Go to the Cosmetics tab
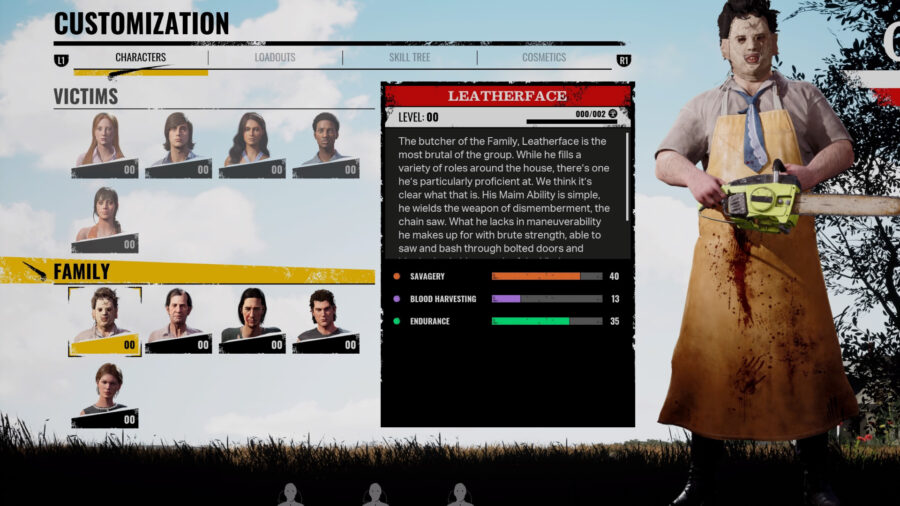Screen dimensions: 900x506 tap(543, 58)
